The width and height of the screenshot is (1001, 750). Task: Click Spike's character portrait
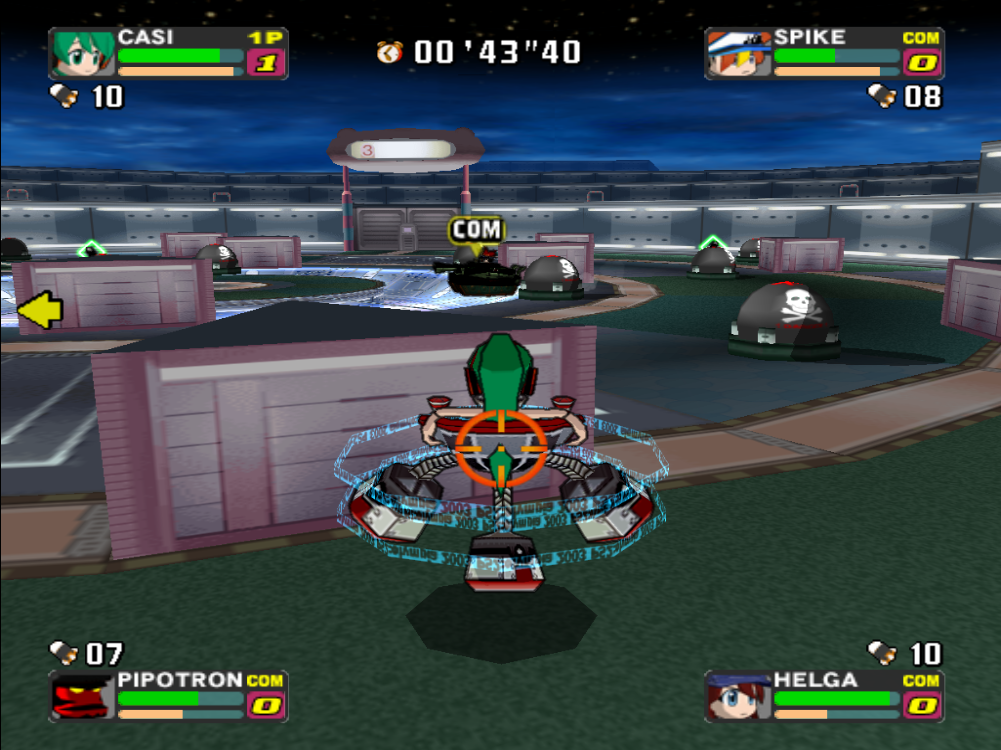point(738,53)
